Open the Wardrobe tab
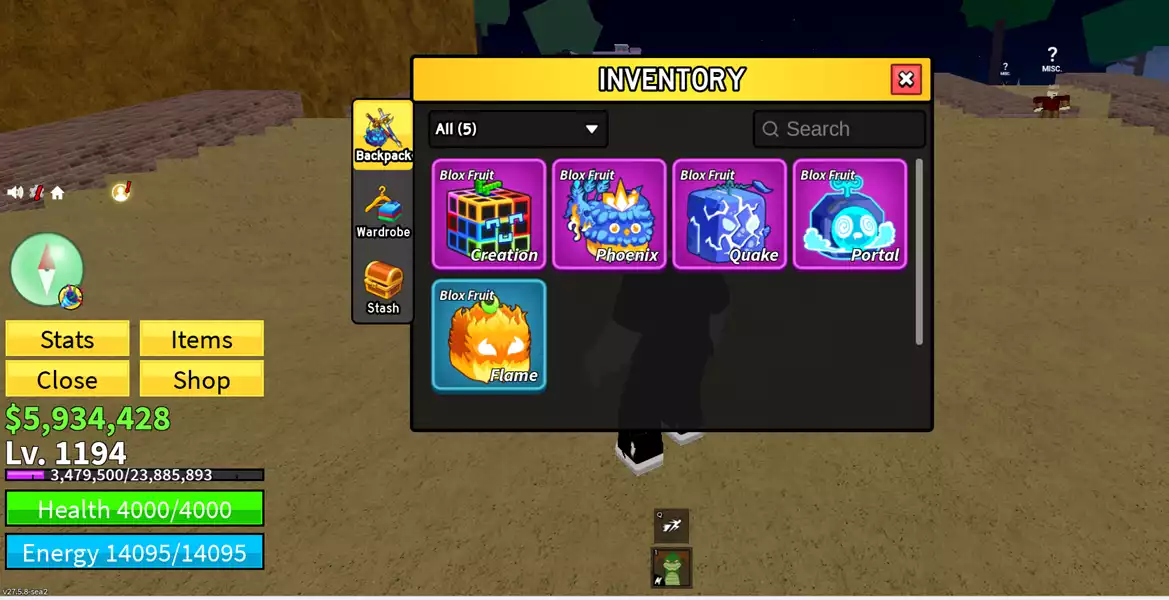The width and height of the screenshot is (1169, 600). pyautogui.click(x=383, y=211)
